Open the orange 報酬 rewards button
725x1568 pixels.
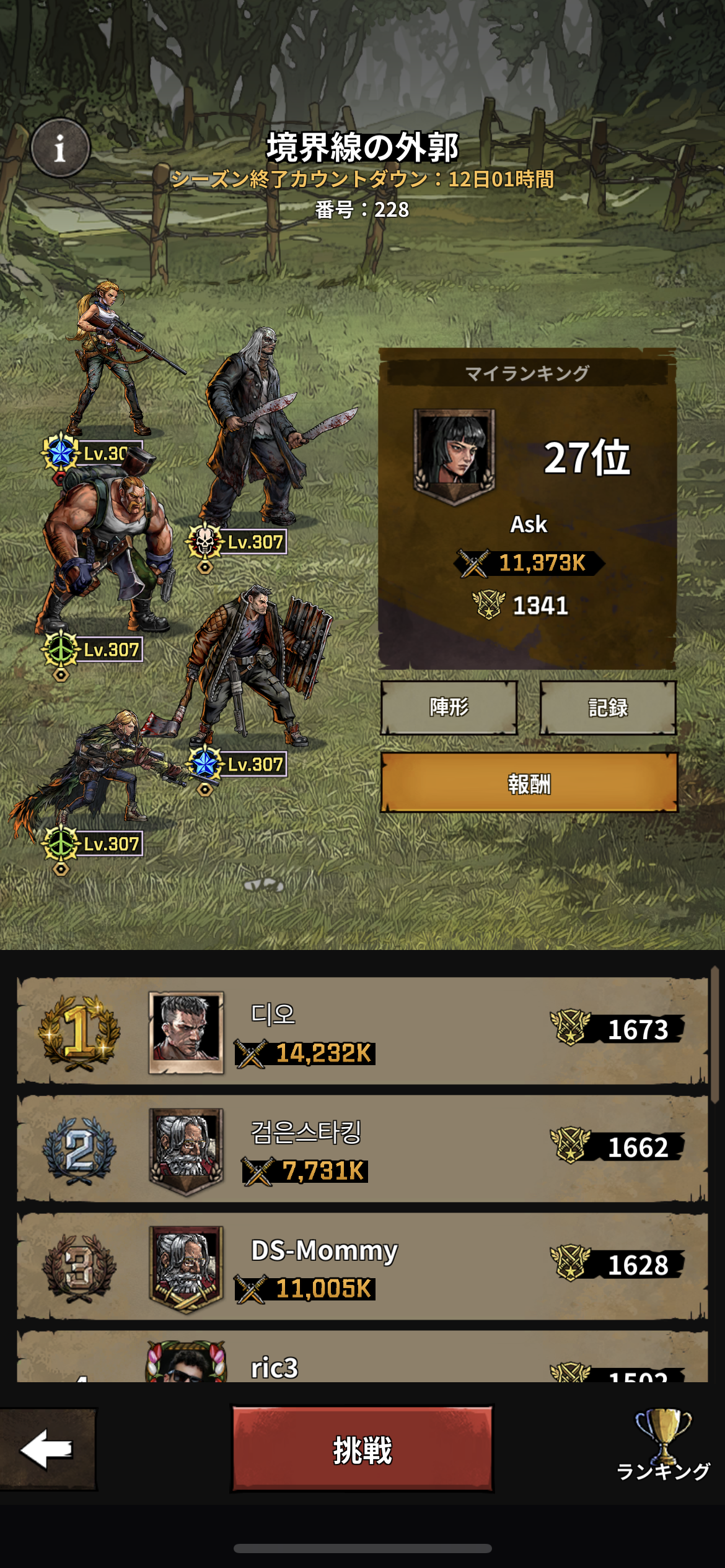click(529, 783)
